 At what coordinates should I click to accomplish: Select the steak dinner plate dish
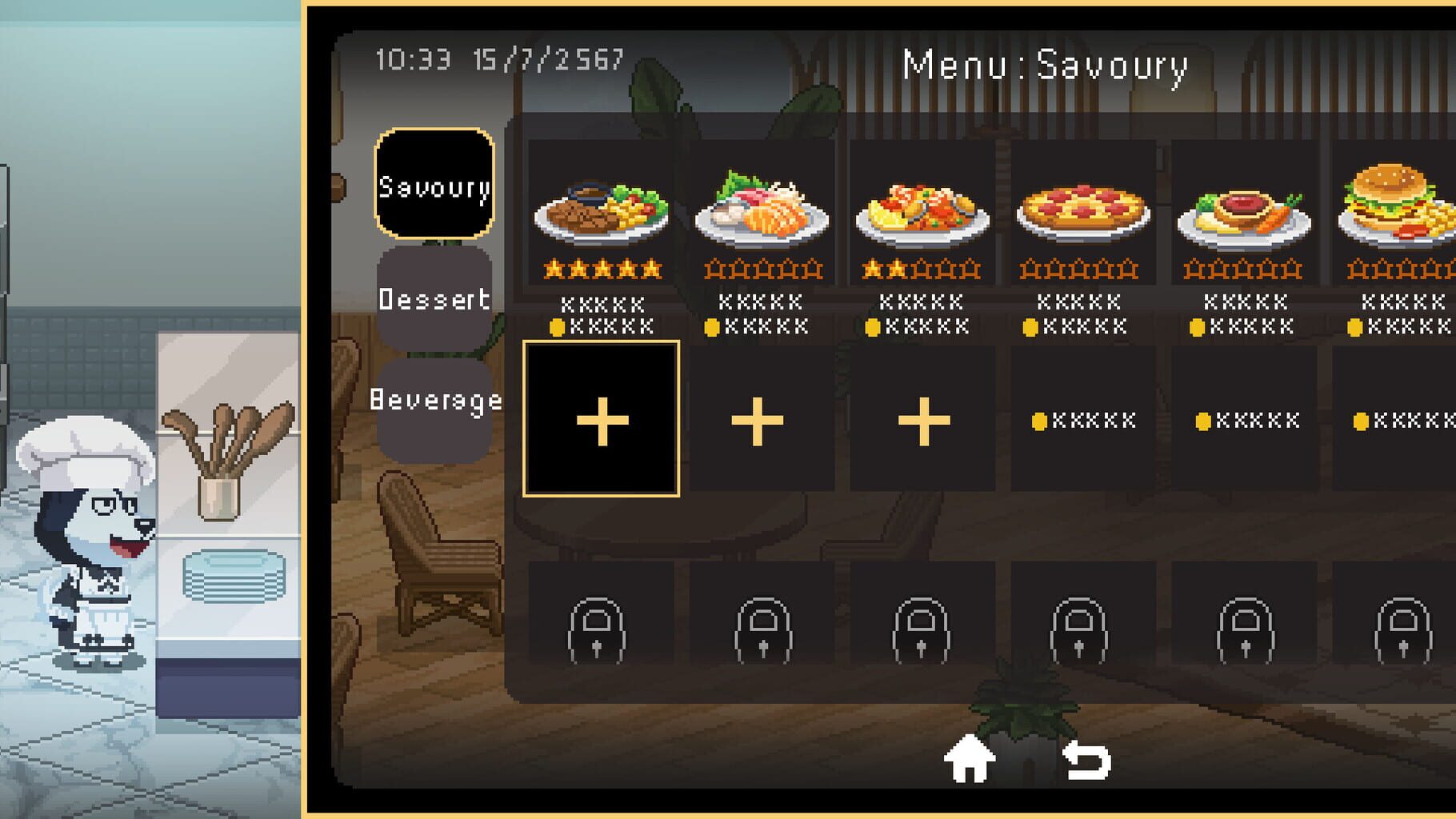pos(602,204)
